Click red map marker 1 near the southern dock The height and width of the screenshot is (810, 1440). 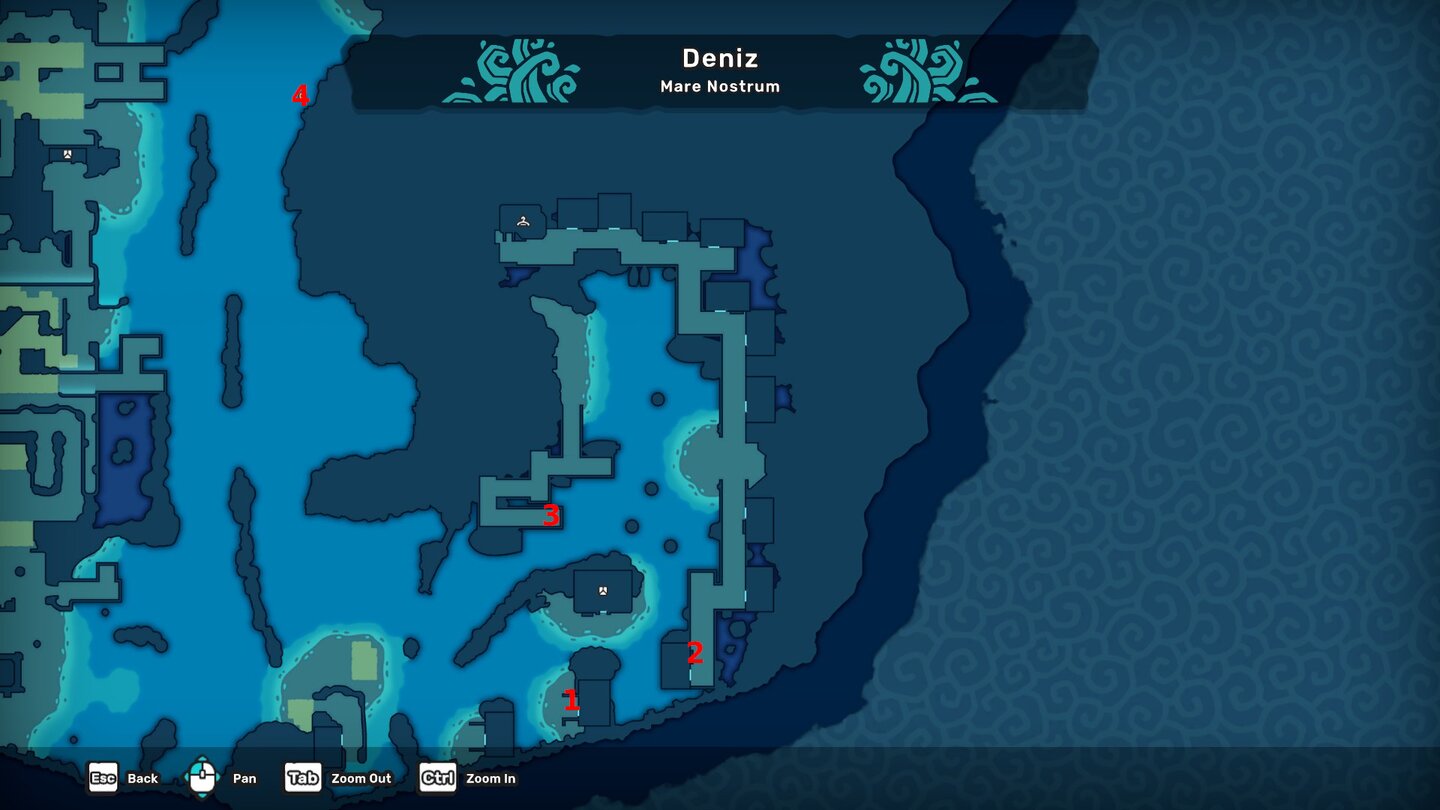[572, 701]
